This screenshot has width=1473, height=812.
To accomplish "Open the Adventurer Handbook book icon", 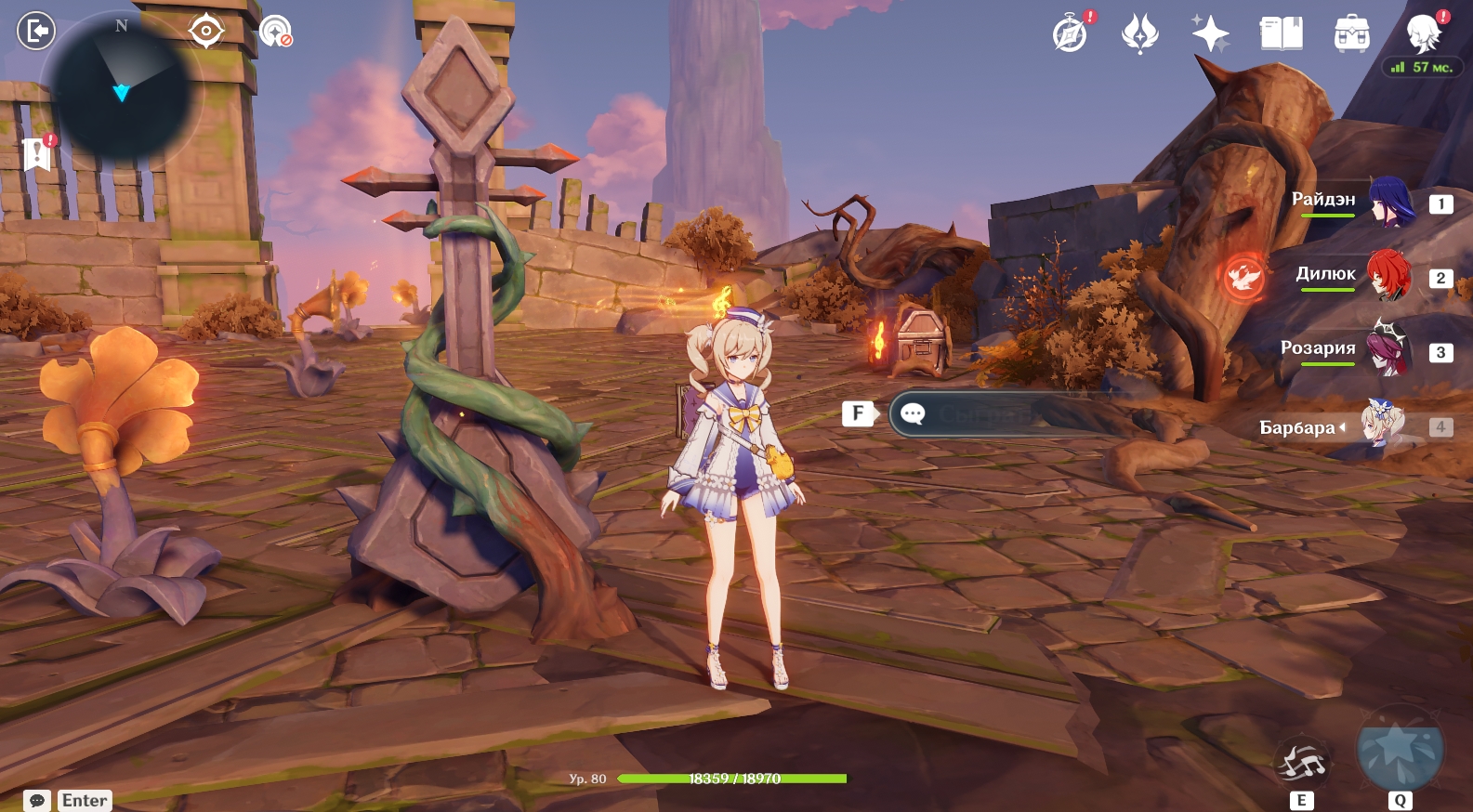I will click(x=1281, y=33).
